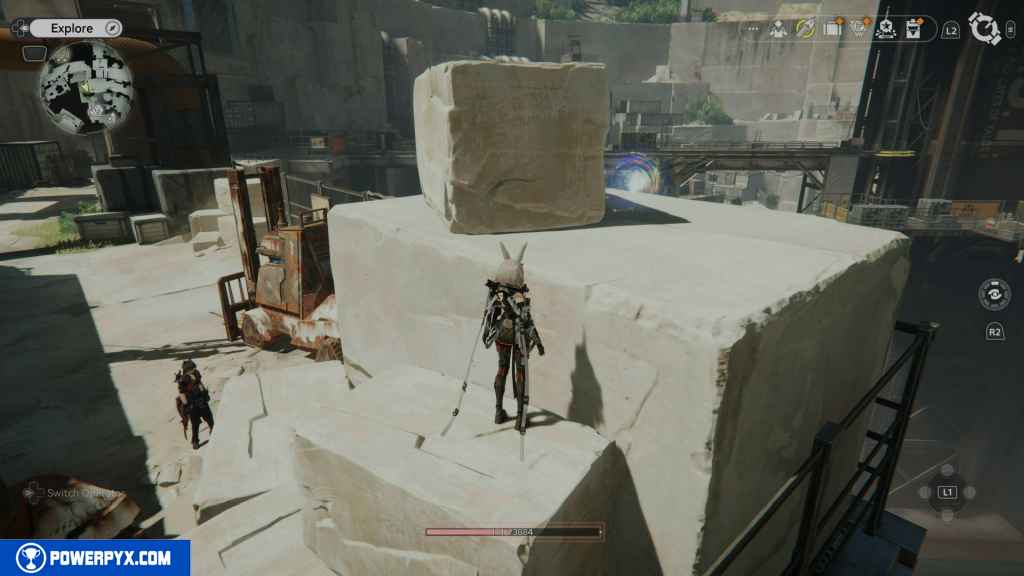Image resolution: width=1024 pixels, height=576 pixels.
Task: Open the star badge icon in top bar
Action: [885, 29]
